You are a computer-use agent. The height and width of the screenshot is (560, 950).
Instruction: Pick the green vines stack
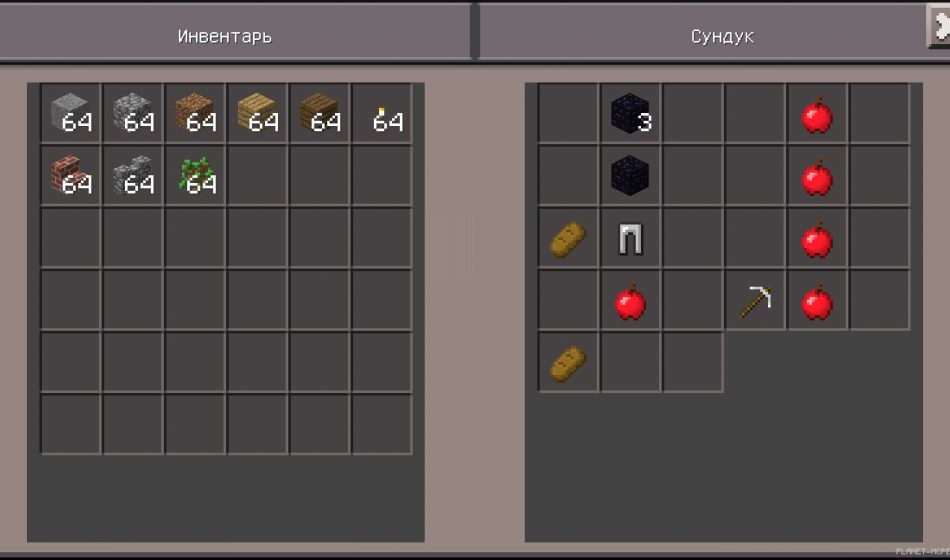click(195, 176)
